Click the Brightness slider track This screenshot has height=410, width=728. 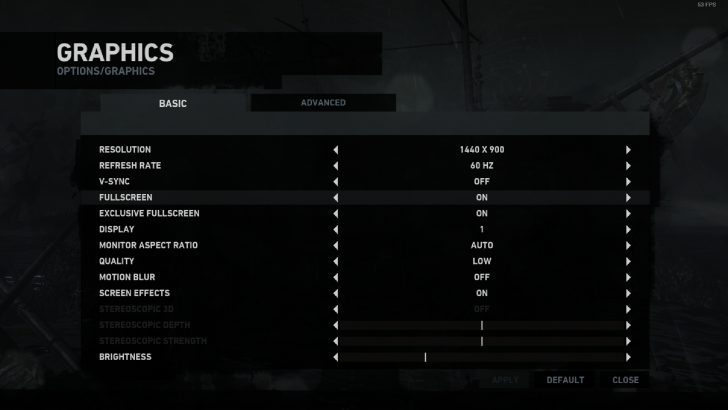coord(482,357)
